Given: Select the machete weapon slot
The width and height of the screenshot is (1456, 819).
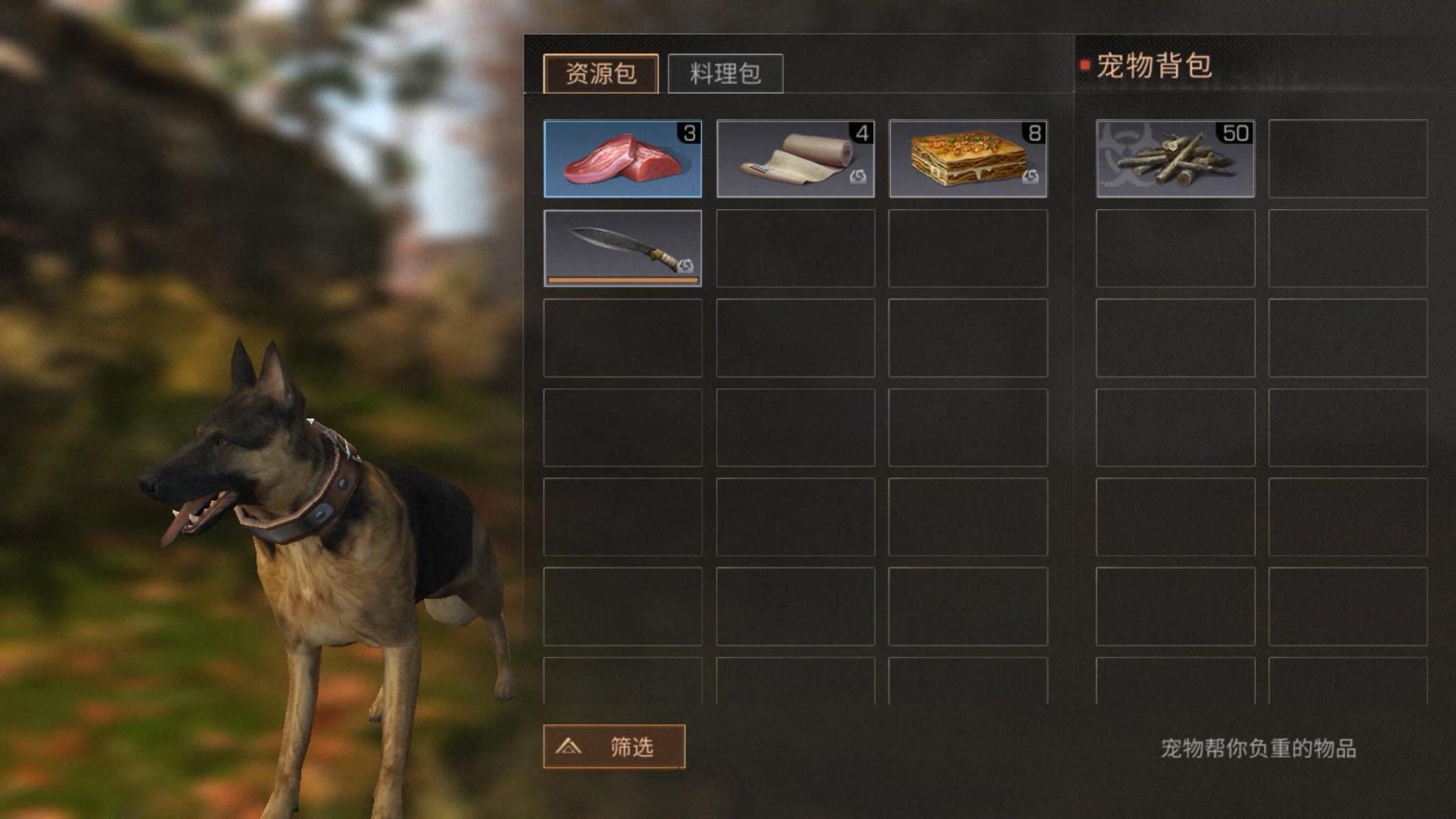Looking at the screenshot, I should click(x=623, y=248).
